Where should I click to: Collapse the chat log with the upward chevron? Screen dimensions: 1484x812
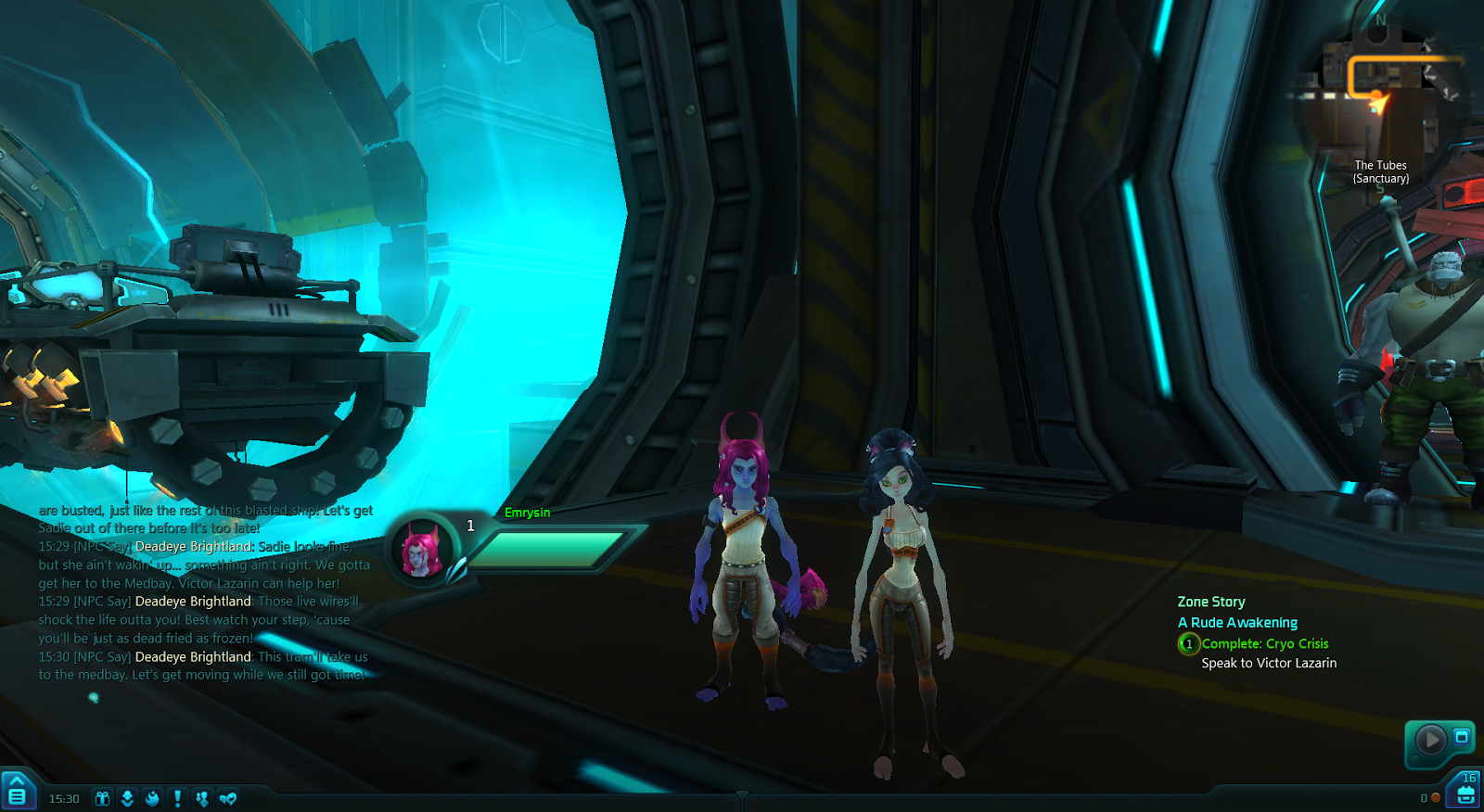(16, 780)
